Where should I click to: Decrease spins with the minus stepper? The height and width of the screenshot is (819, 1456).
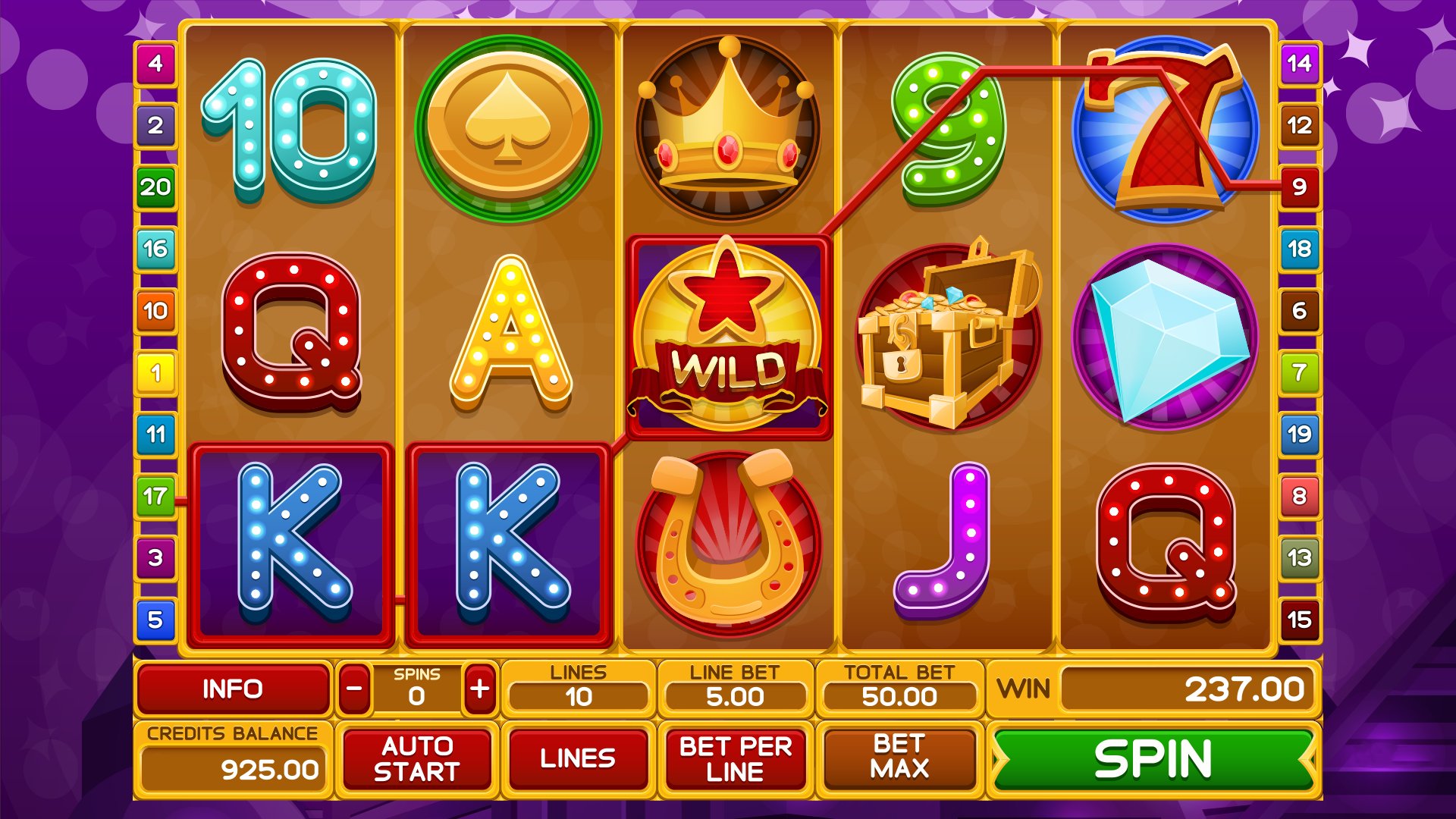pyautogui.click(x=353, y=690)
